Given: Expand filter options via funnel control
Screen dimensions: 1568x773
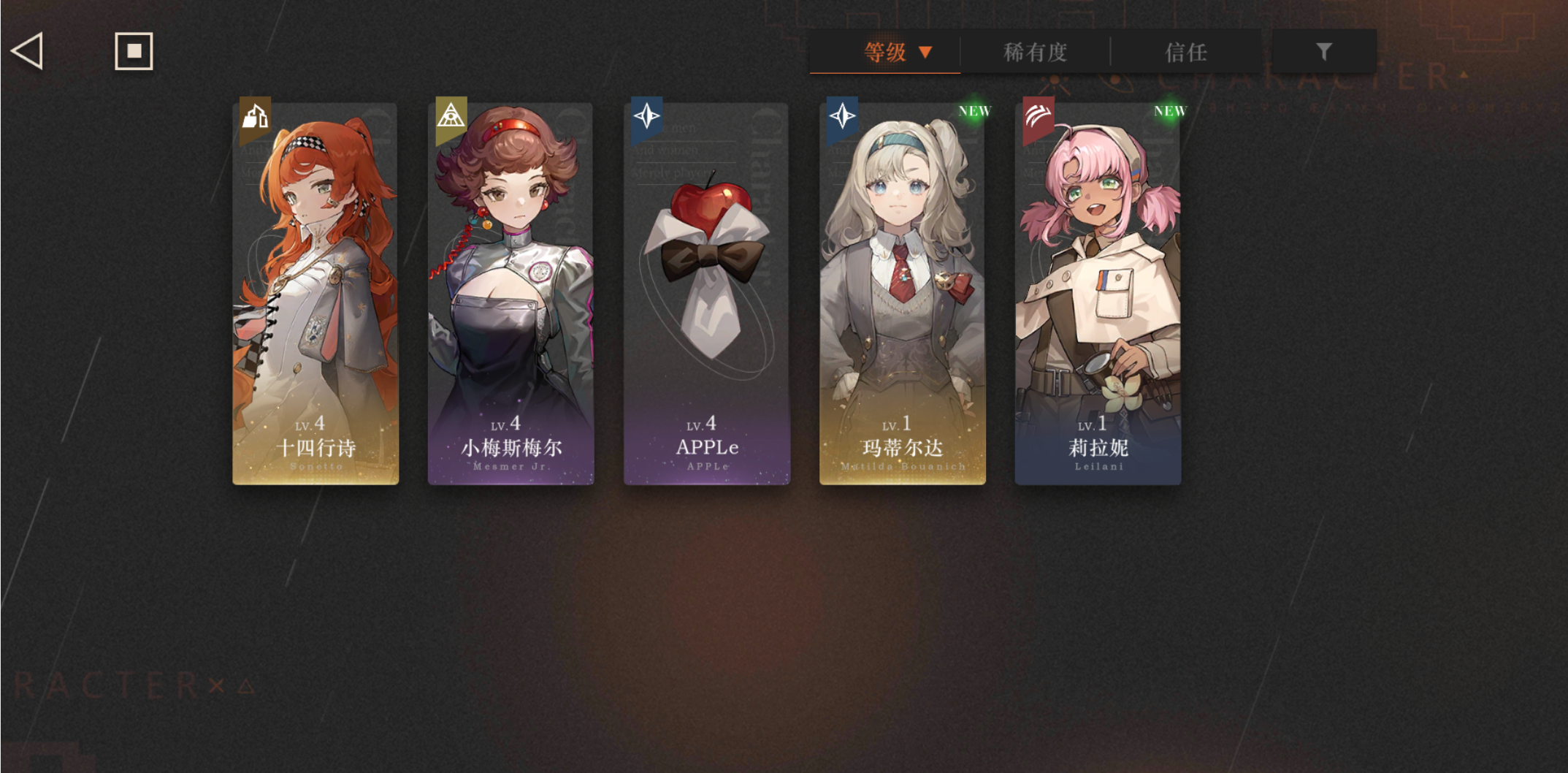Looking at the screenshot, I should coord(1323,51).
